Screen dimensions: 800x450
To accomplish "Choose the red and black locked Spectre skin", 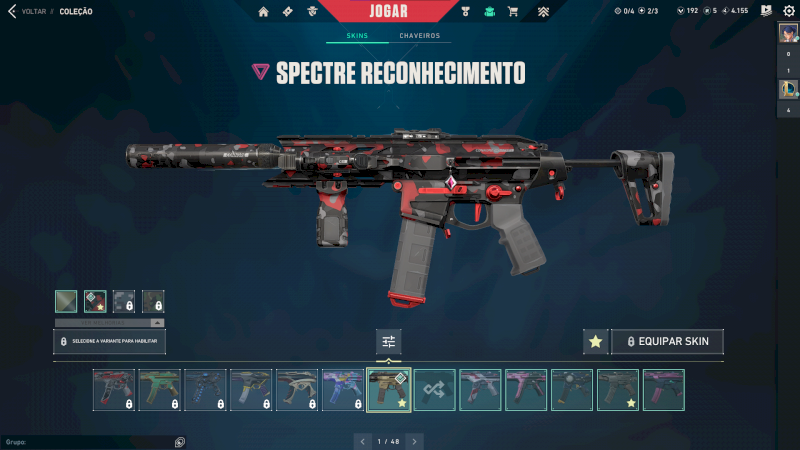I will pos(114,390).
